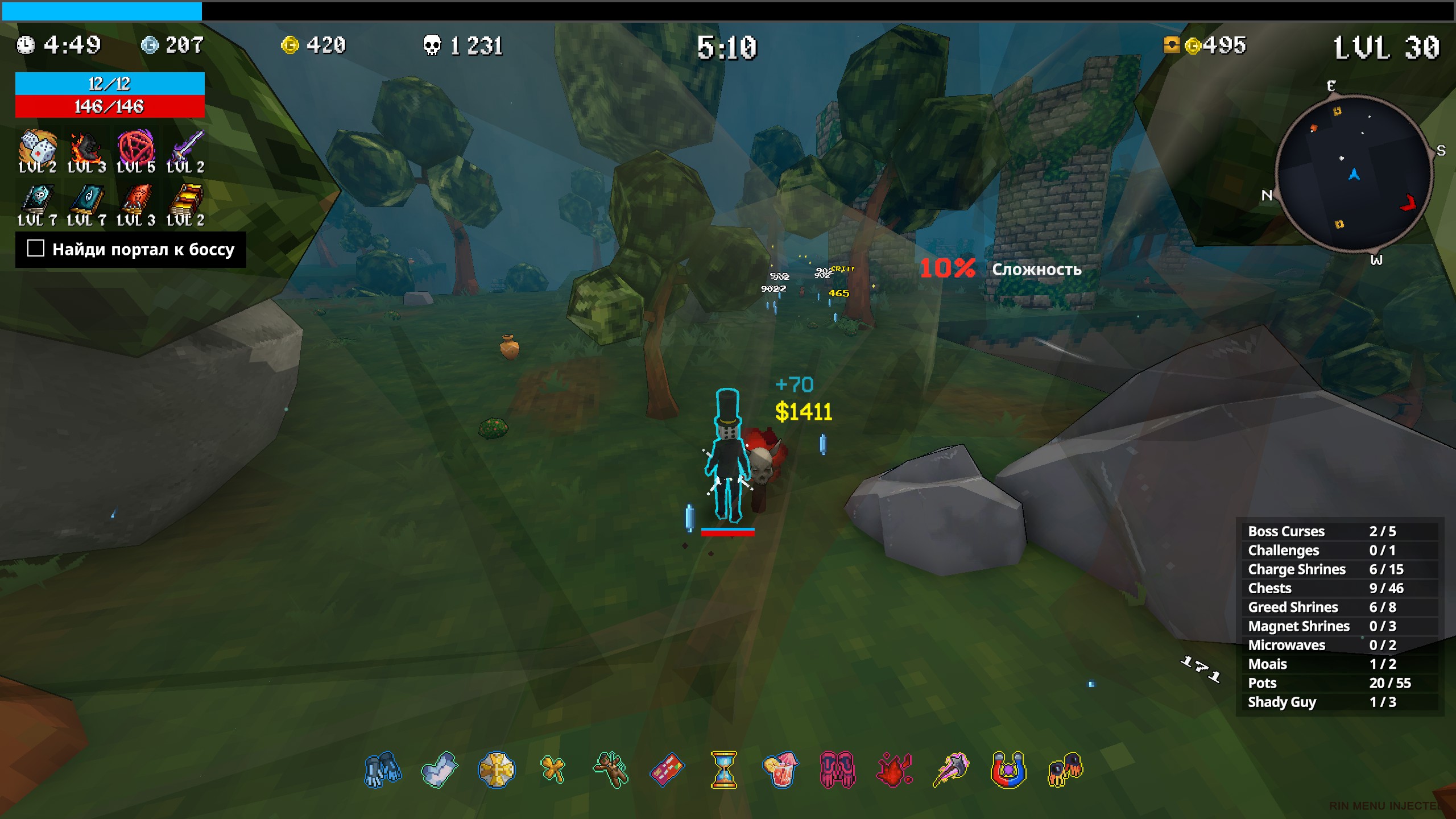Image resolution: width=1456 pixels, height=819 pixels.
Task: Select the dice weapon icon
Action: [x=37, y=148]
